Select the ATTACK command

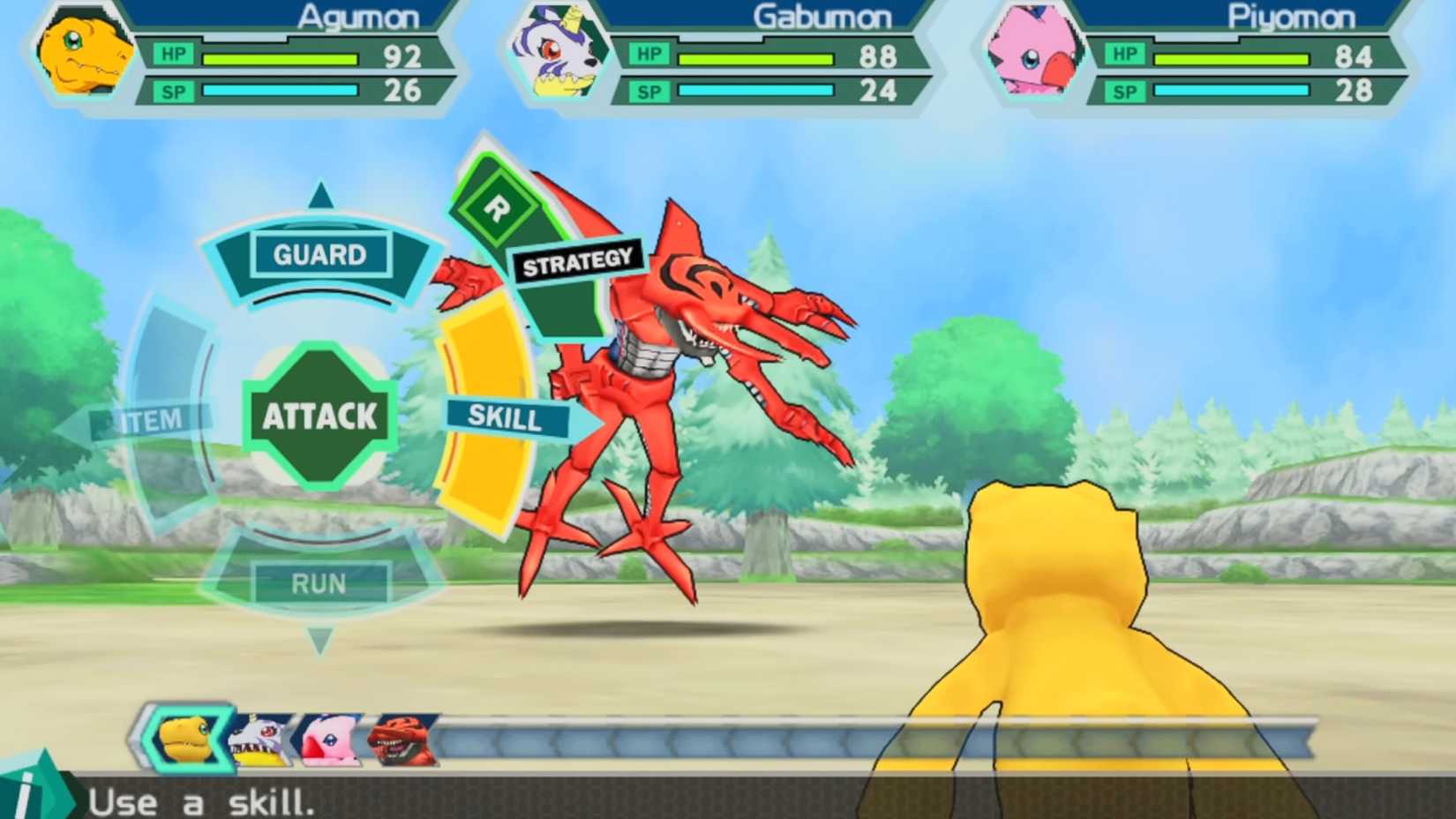pyautogui.click(x=319, y=415)
